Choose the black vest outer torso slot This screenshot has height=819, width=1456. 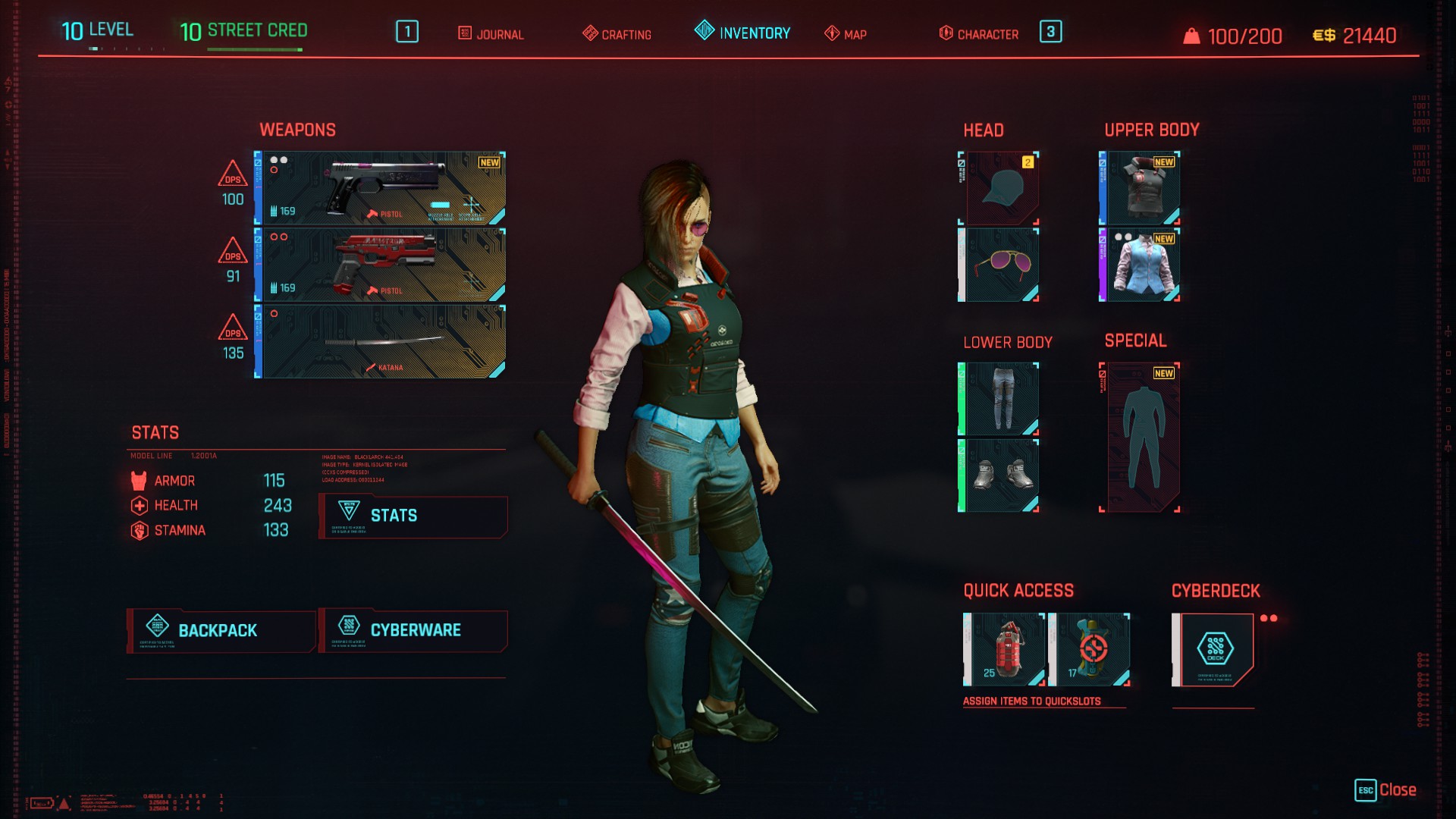click(1141, 188)
